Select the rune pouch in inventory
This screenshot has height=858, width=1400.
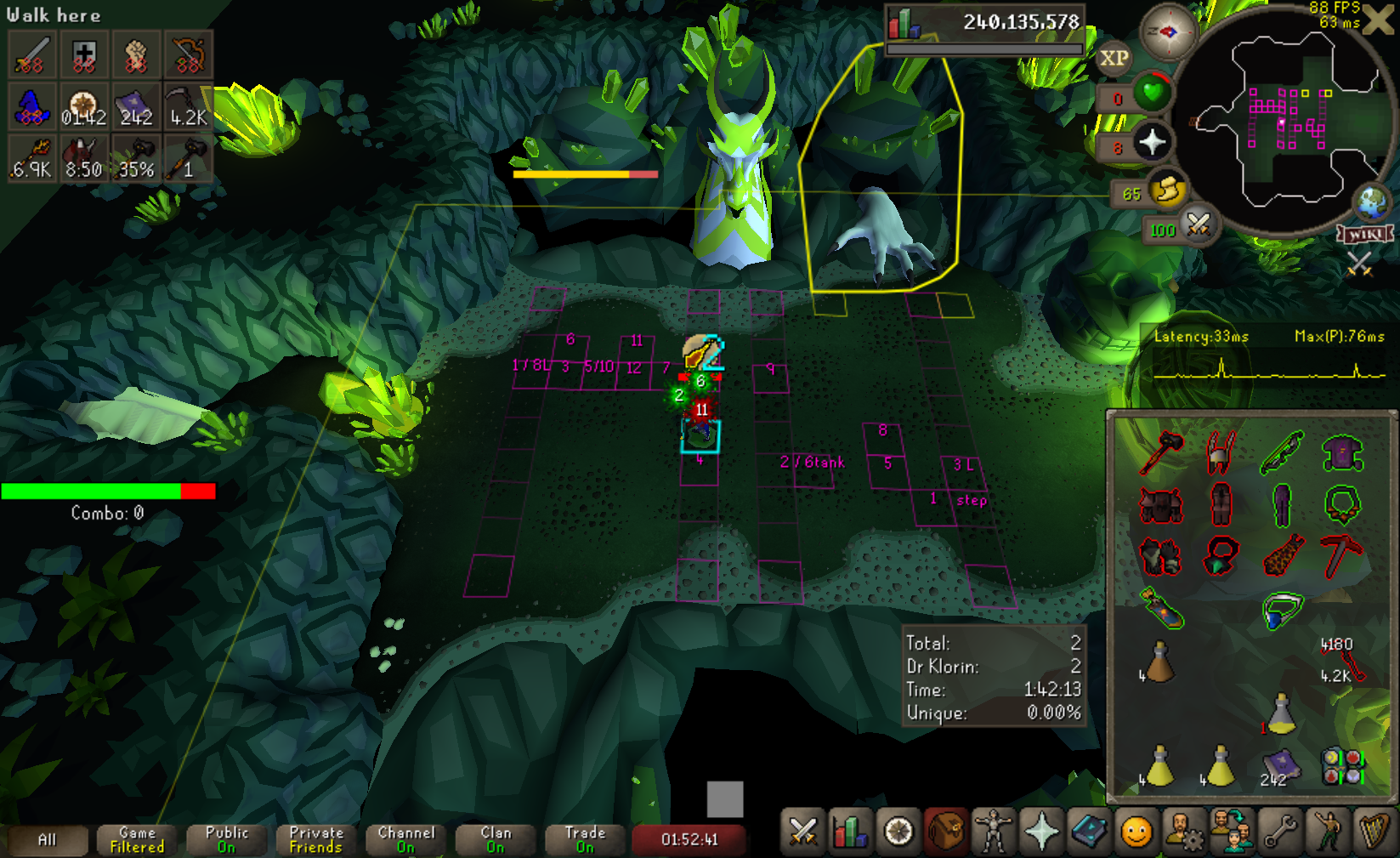pos(1342,766)
